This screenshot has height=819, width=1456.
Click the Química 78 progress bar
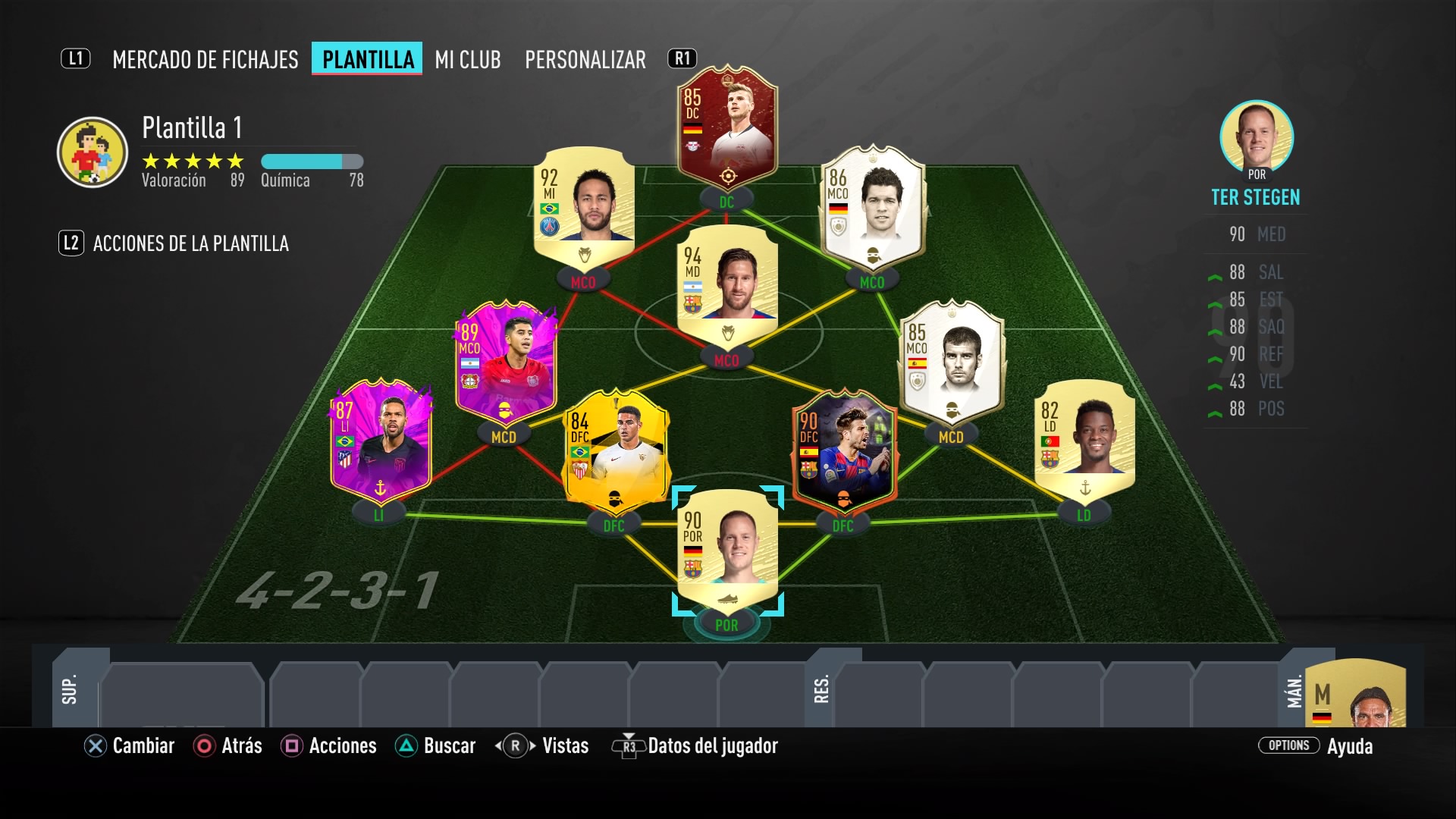pyautogui.click(x=311, y=161)
